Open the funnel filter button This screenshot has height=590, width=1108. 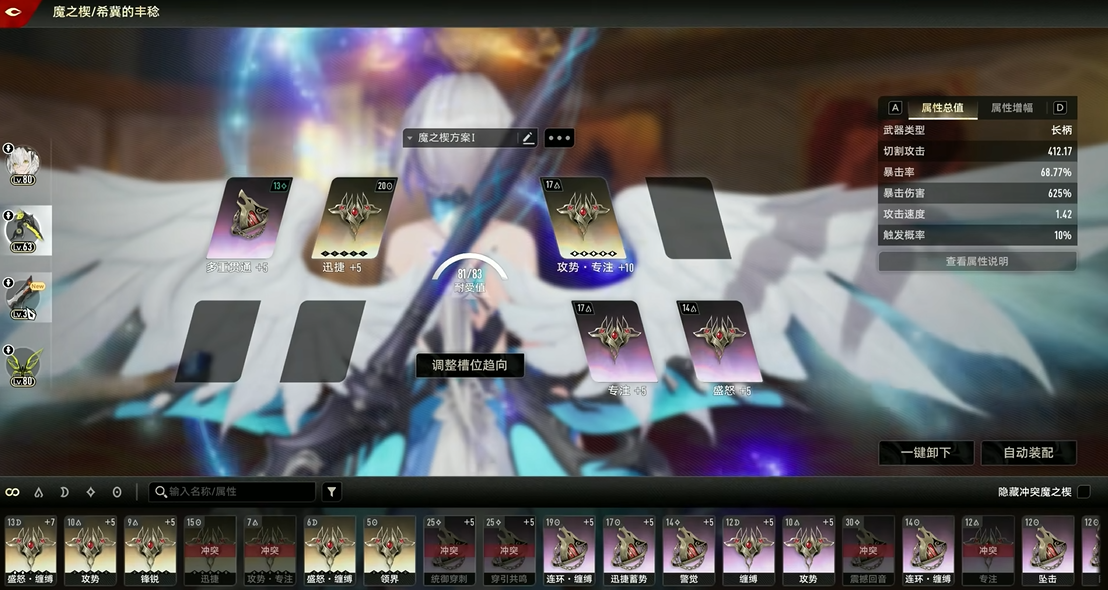332,492
